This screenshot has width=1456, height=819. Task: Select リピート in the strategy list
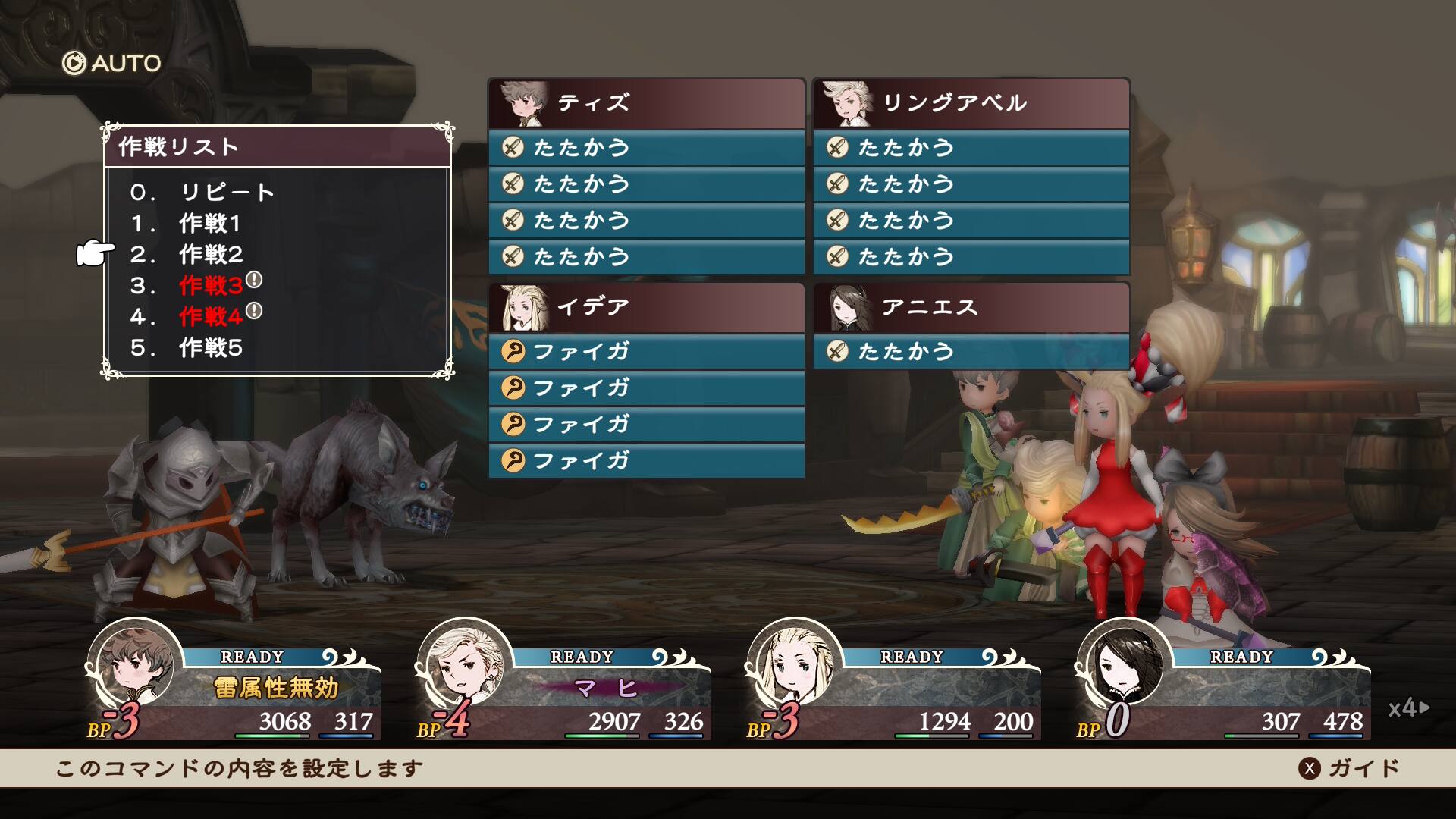point(226,192)
